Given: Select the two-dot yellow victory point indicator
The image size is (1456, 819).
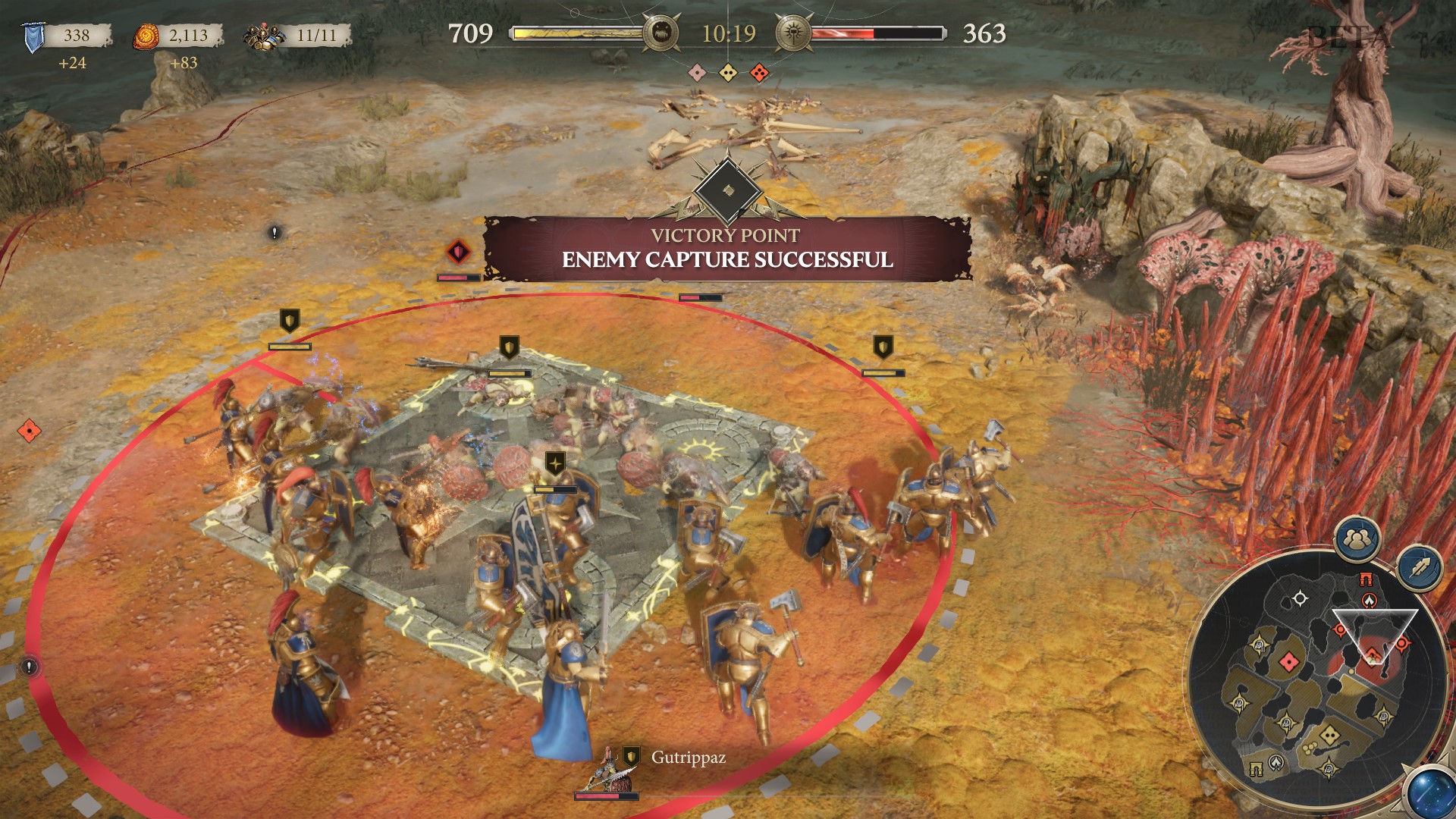Looking at the screenshot, I should click(728, 73).
